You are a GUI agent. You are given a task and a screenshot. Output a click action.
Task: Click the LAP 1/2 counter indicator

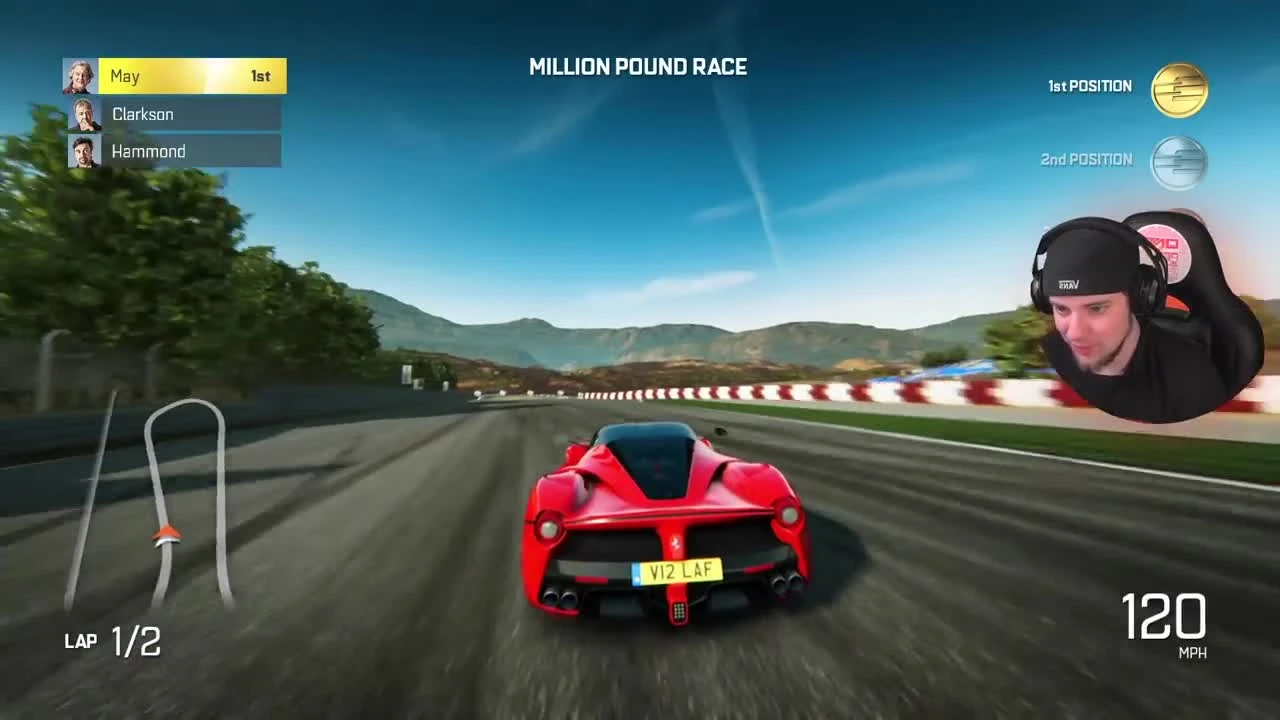coord(112,641)
